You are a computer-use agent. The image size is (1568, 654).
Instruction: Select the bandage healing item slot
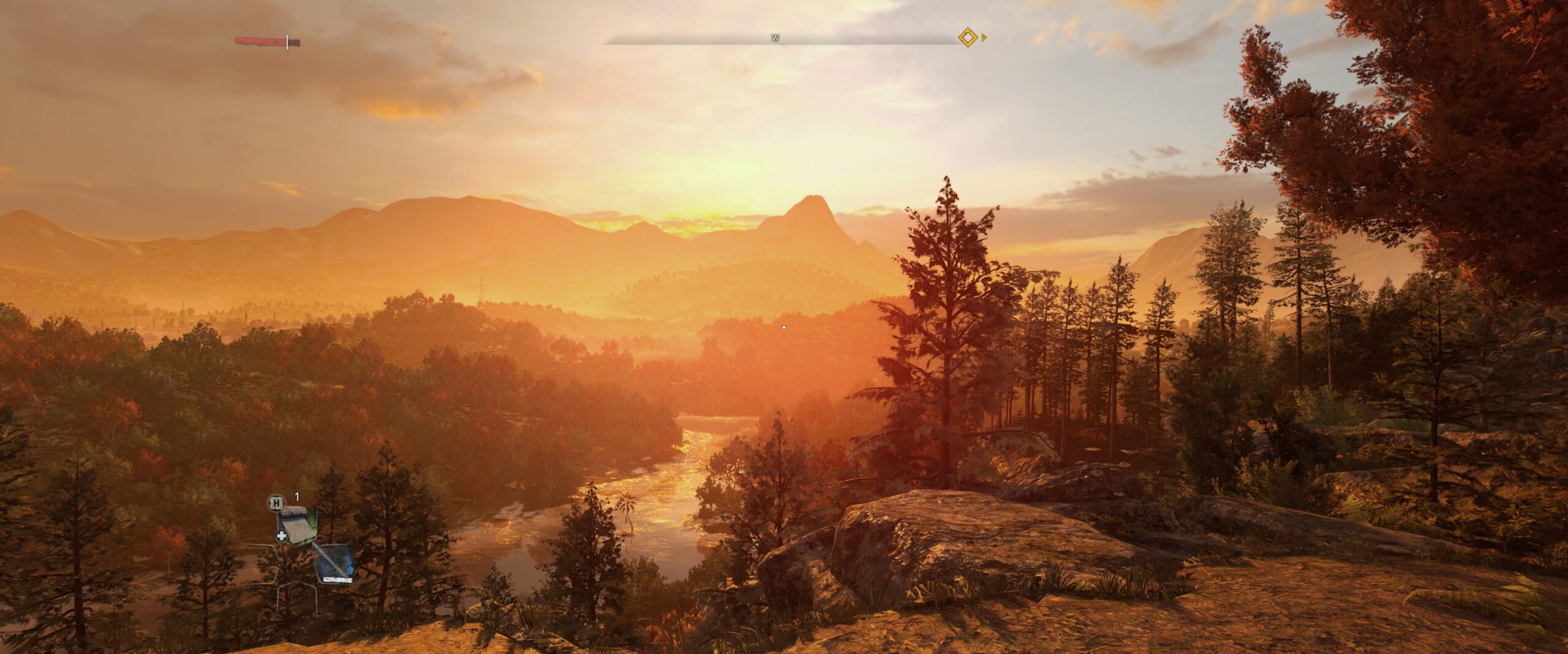[x=297, y=525]
